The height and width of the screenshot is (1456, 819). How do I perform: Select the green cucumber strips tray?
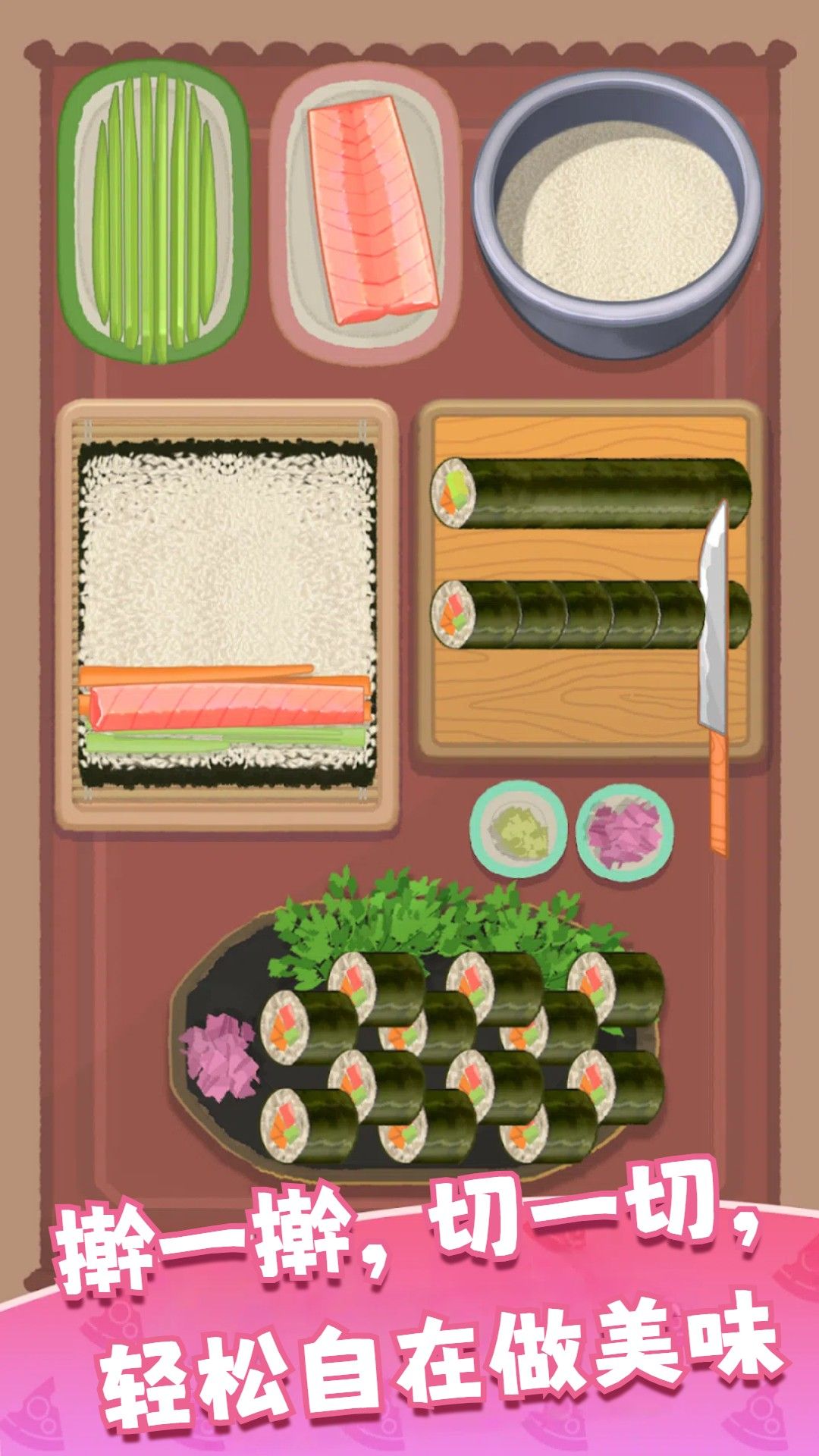[x=155, y=212]
